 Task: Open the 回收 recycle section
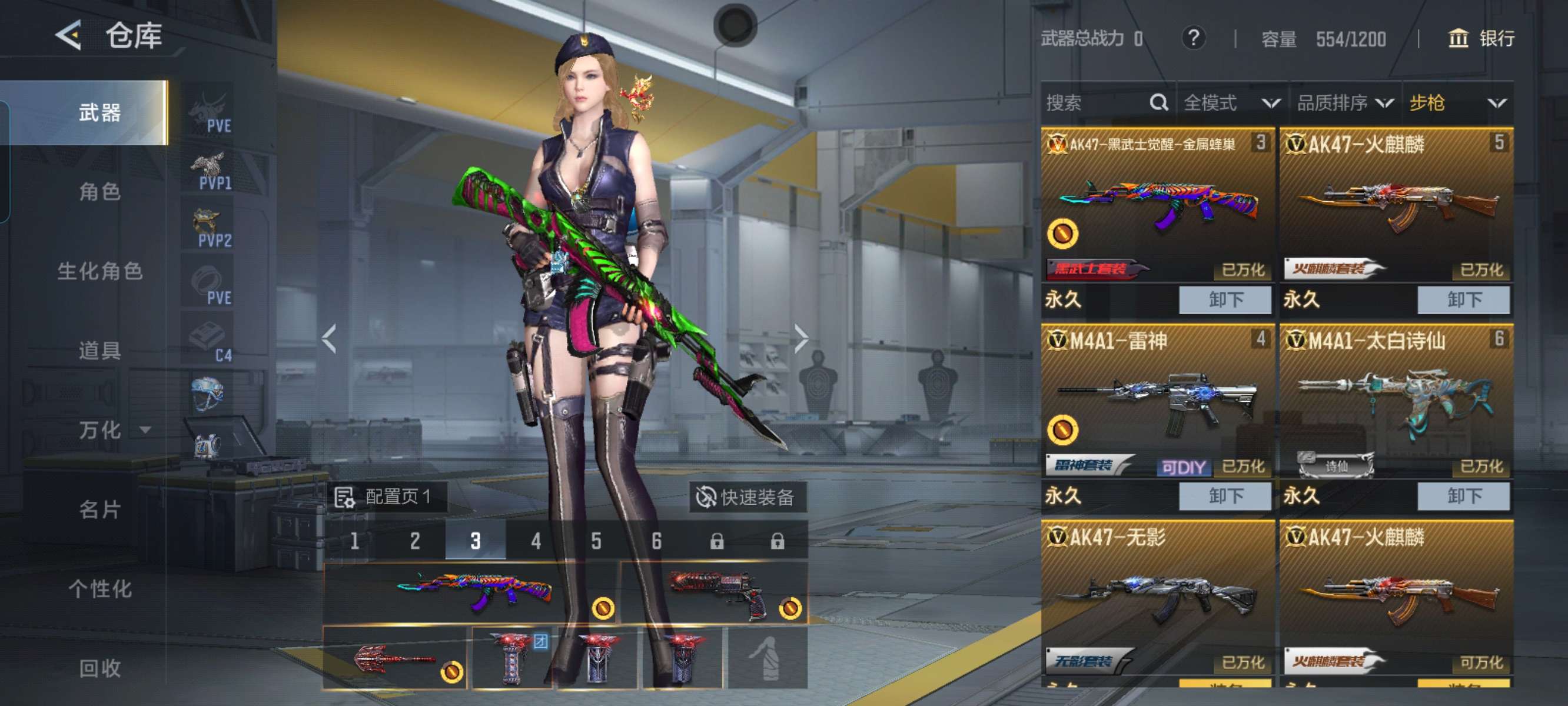(99, 668)
